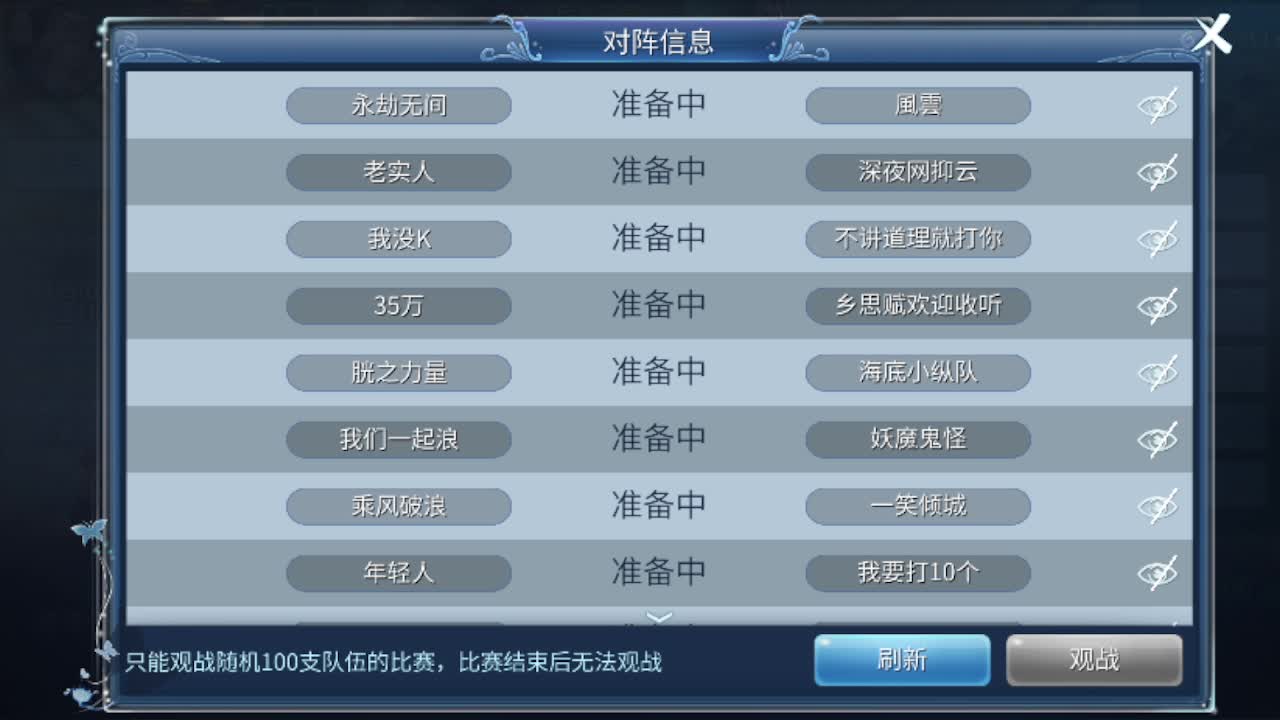This screenshot has height=720, width=1280.
Task: Click the spectate eye icon on the 风云 row
Action: point(1157,105)
